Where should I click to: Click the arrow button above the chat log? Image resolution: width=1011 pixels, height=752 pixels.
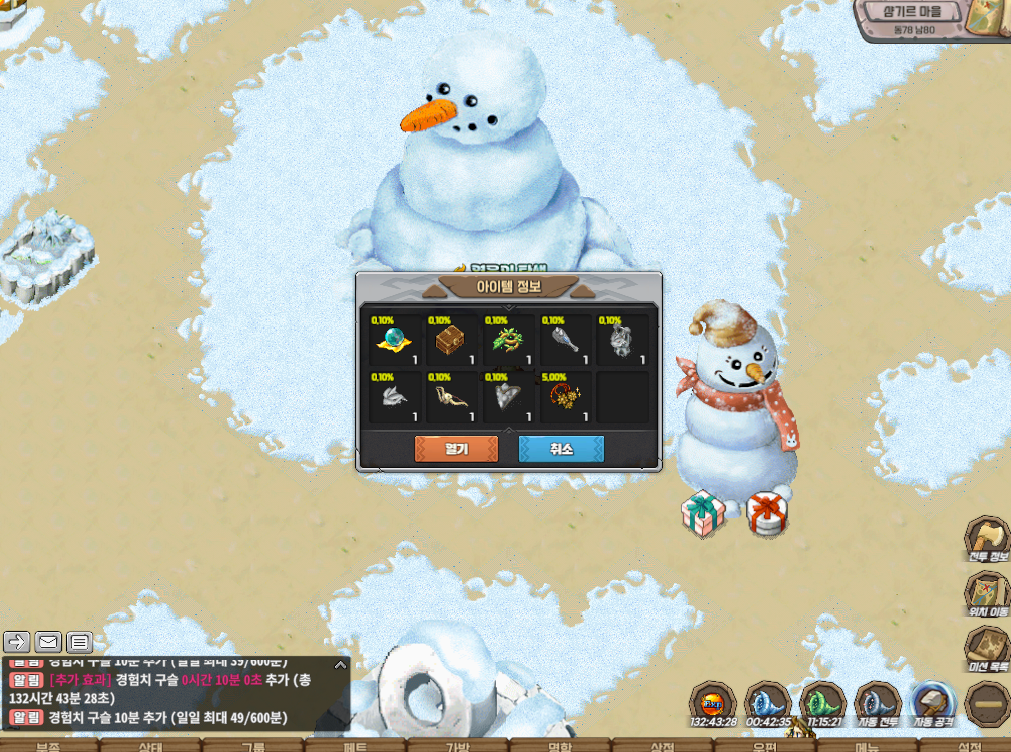(16, 642)
